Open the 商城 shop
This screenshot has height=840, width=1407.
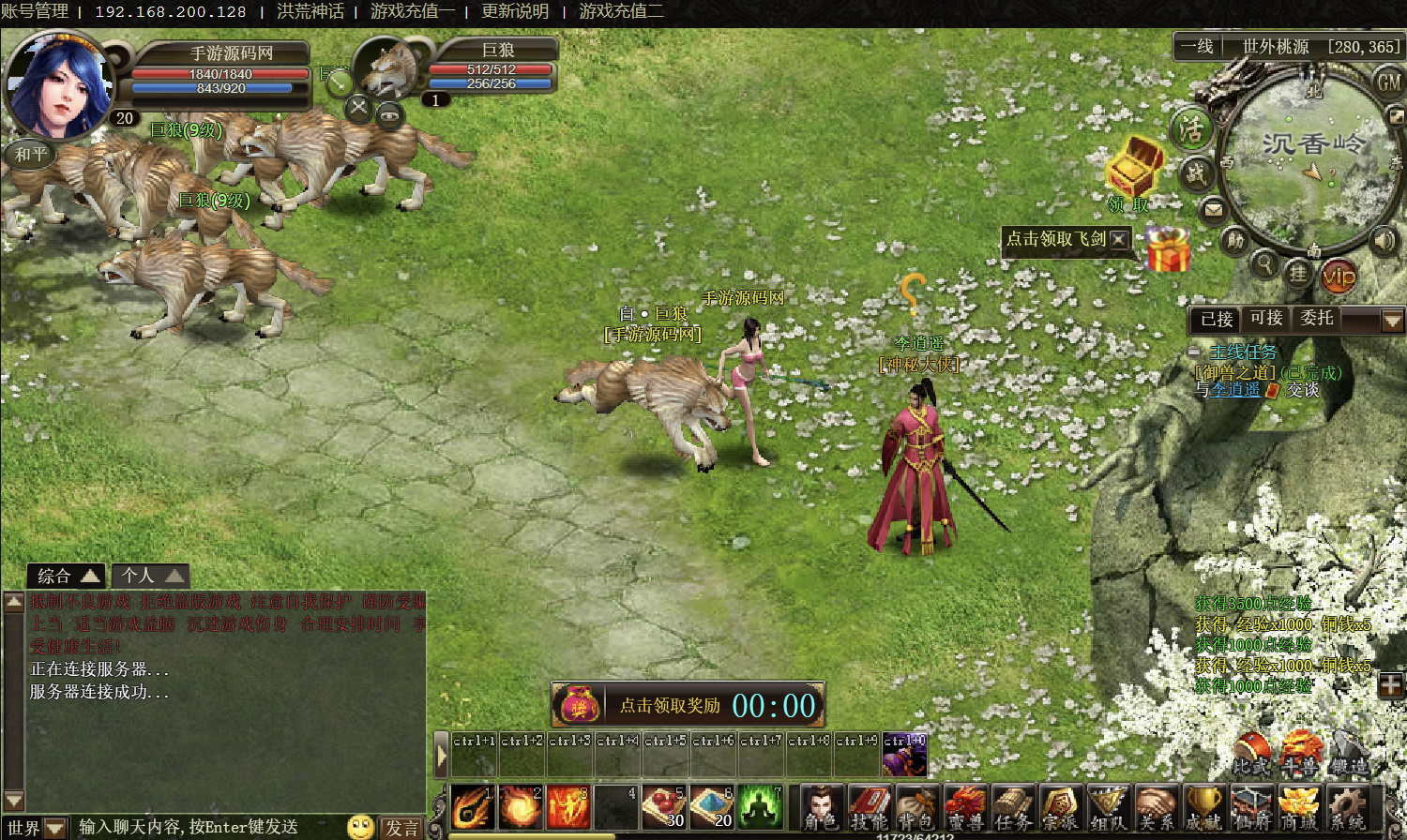pos(1299,806)
